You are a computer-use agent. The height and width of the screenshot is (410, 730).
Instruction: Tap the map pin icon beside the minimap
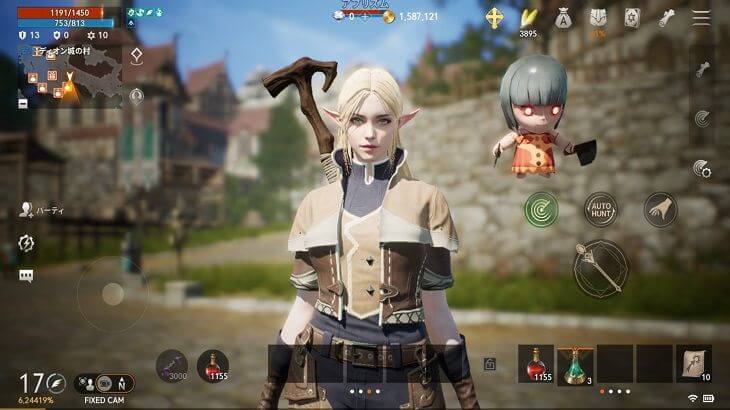[x=136, y=56]
